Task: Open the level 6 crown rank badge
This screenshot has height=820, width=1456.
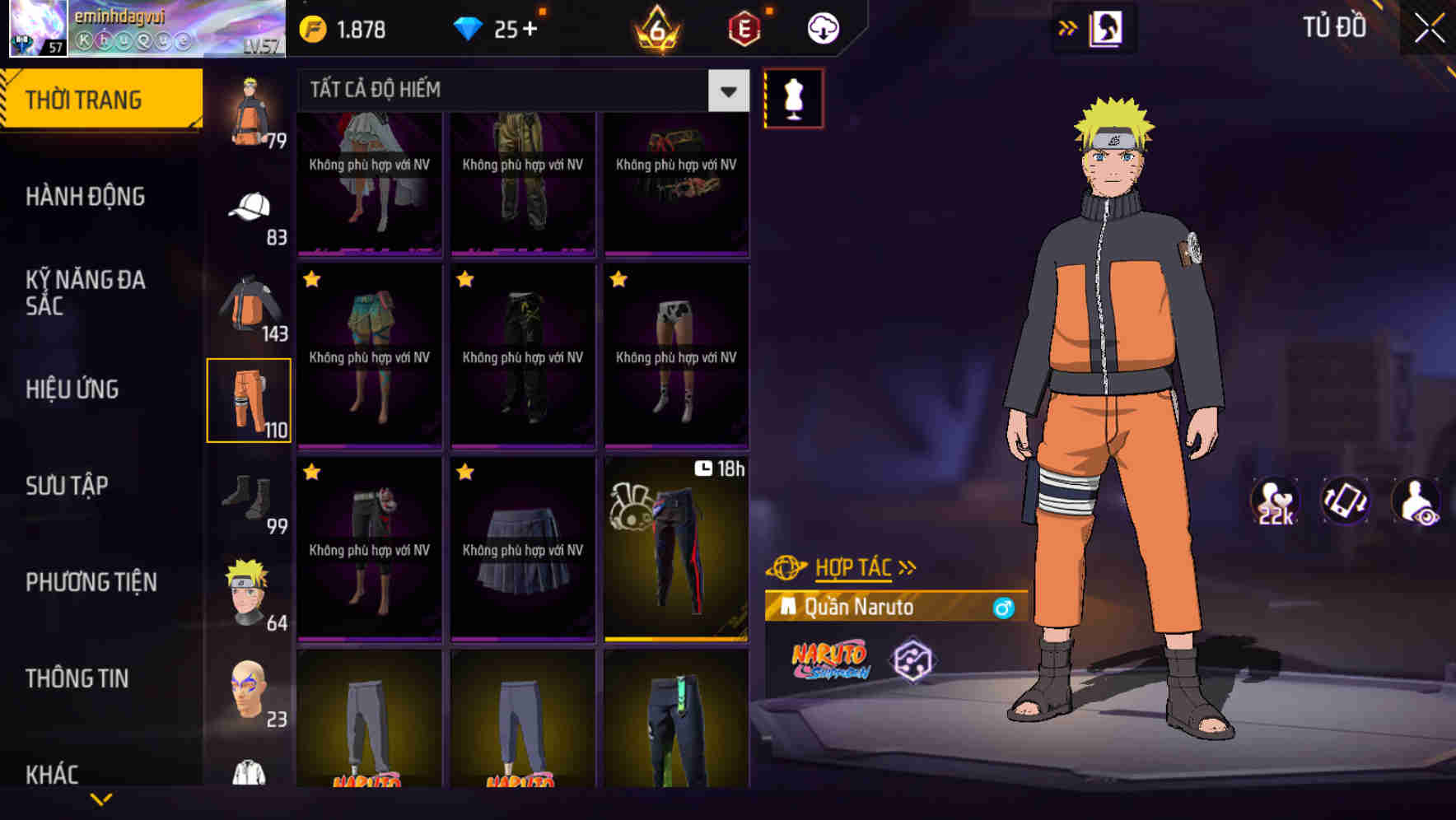Action: click(x=655, y=27)
